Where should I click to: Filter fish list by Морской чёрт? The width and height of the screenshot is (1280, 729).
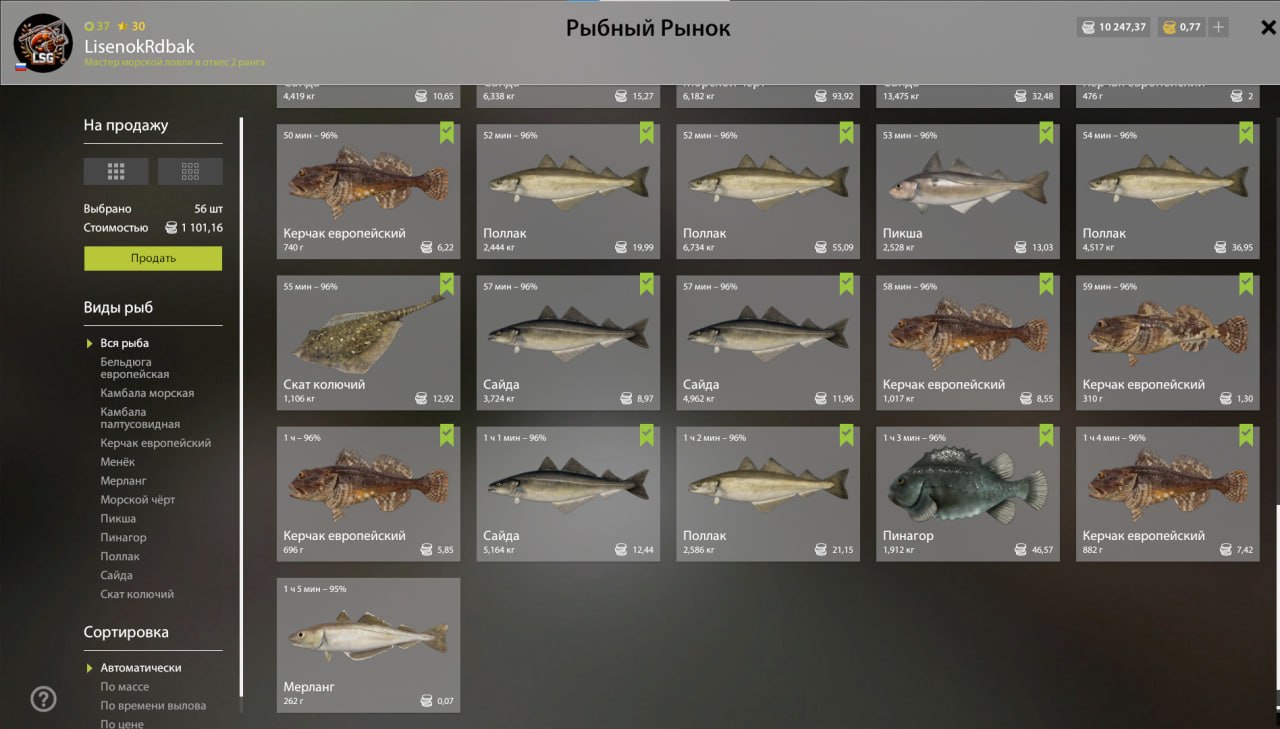[138, 500]
